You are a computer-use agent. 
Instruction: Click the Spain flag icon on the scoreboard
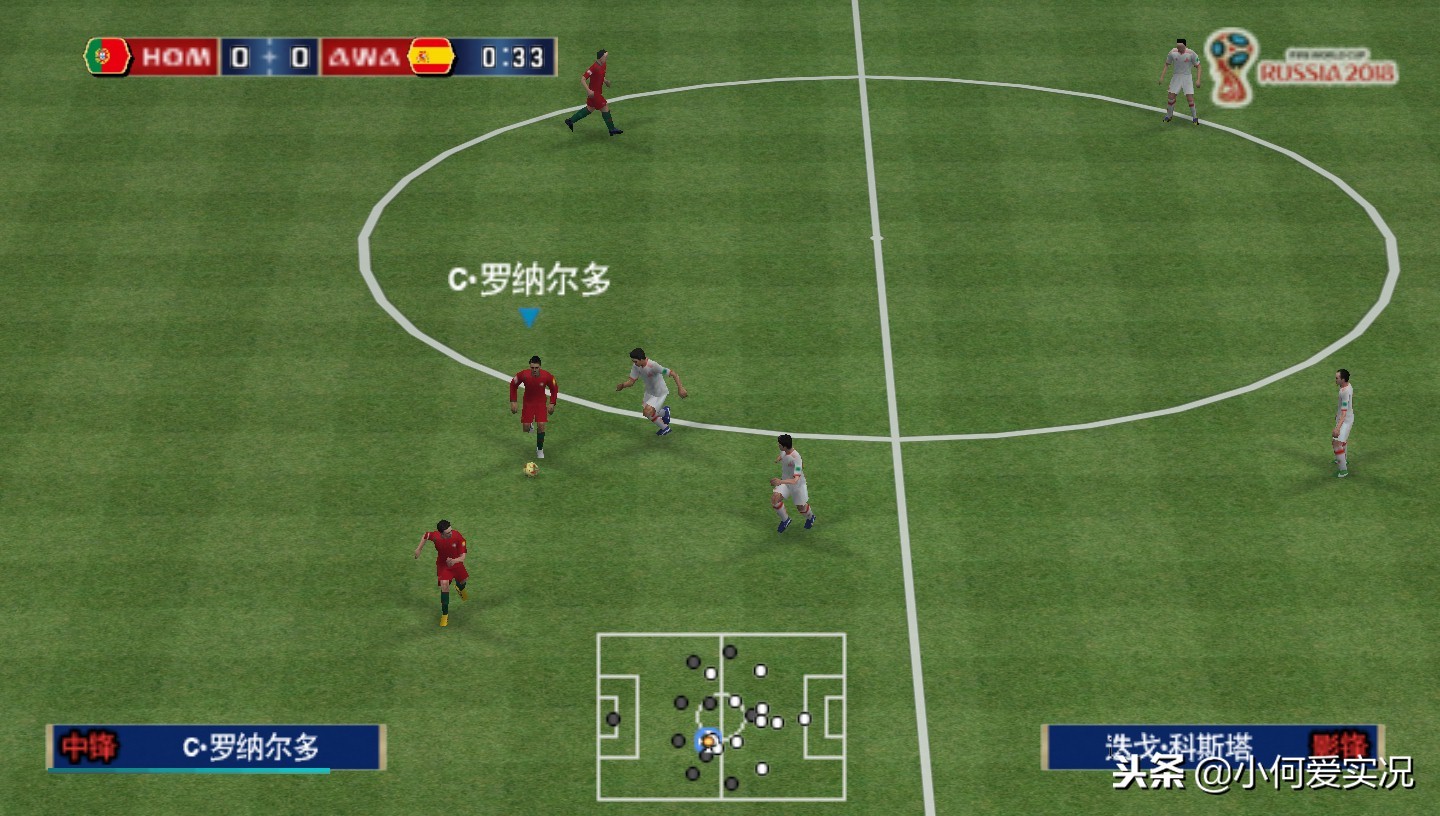(428, 57)
